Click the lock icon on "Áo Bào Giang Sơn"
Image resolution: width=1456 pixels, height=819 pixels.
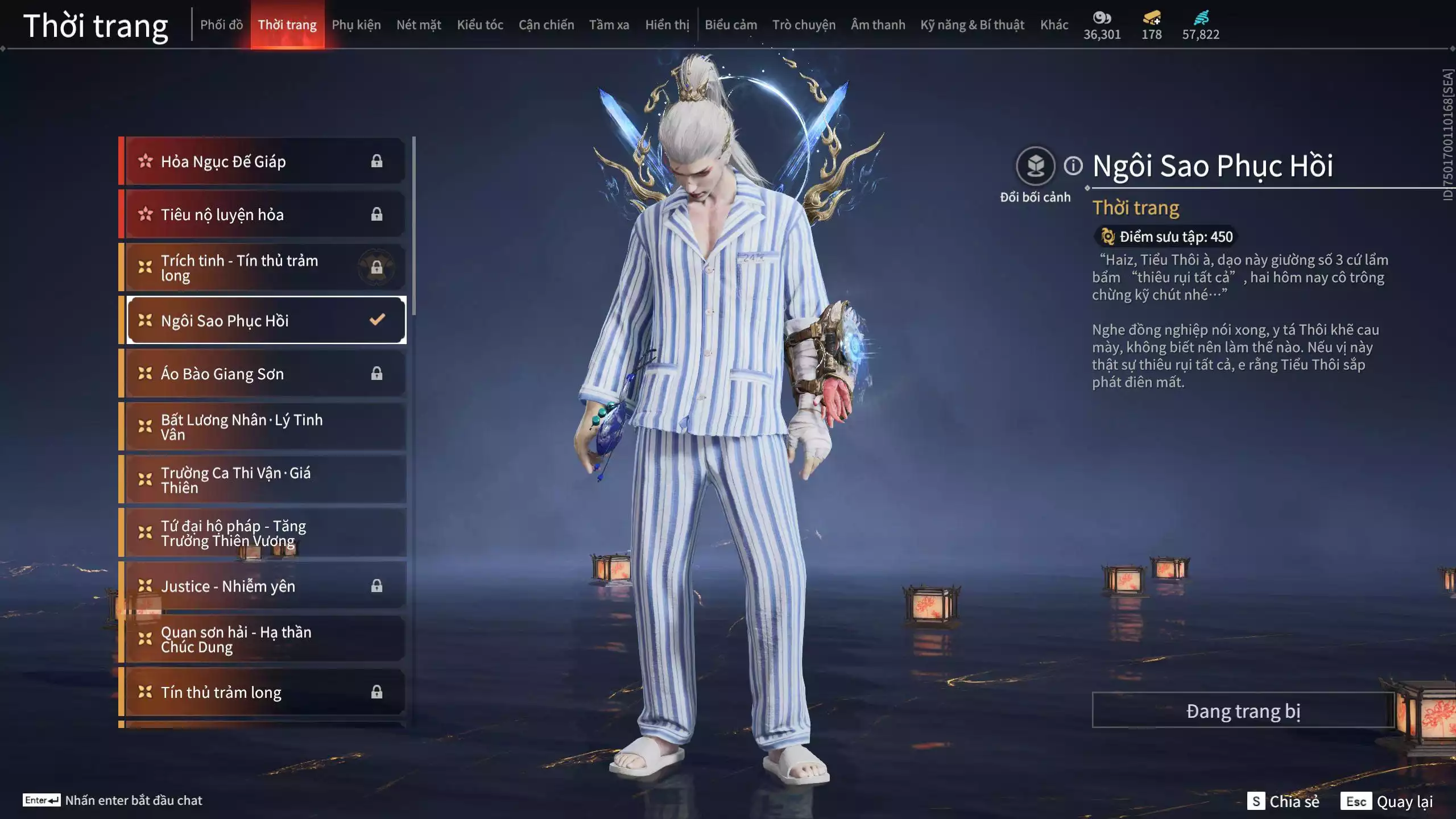377,374
